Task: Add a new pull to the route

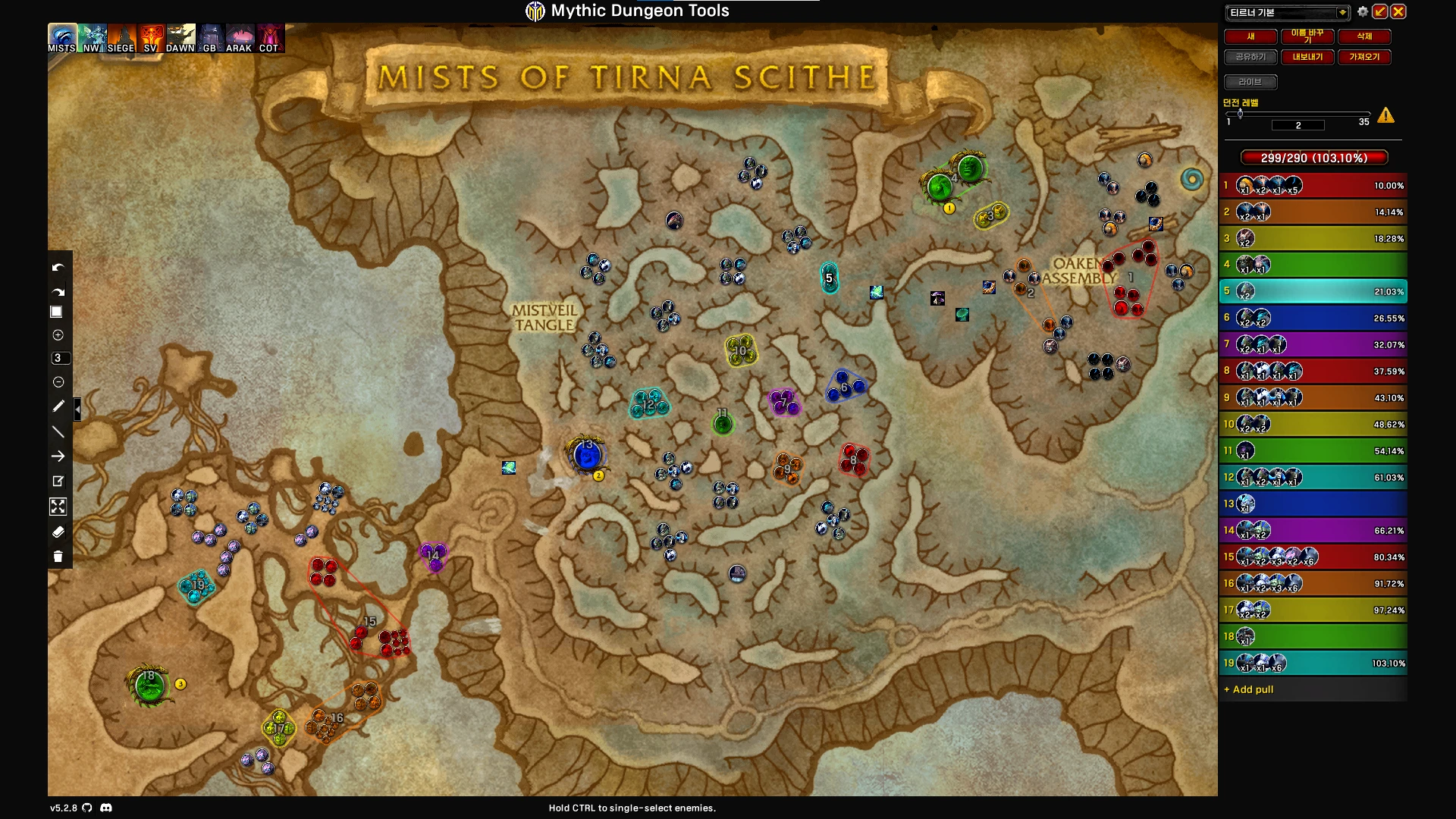Action: click(x=1249, y=689)
